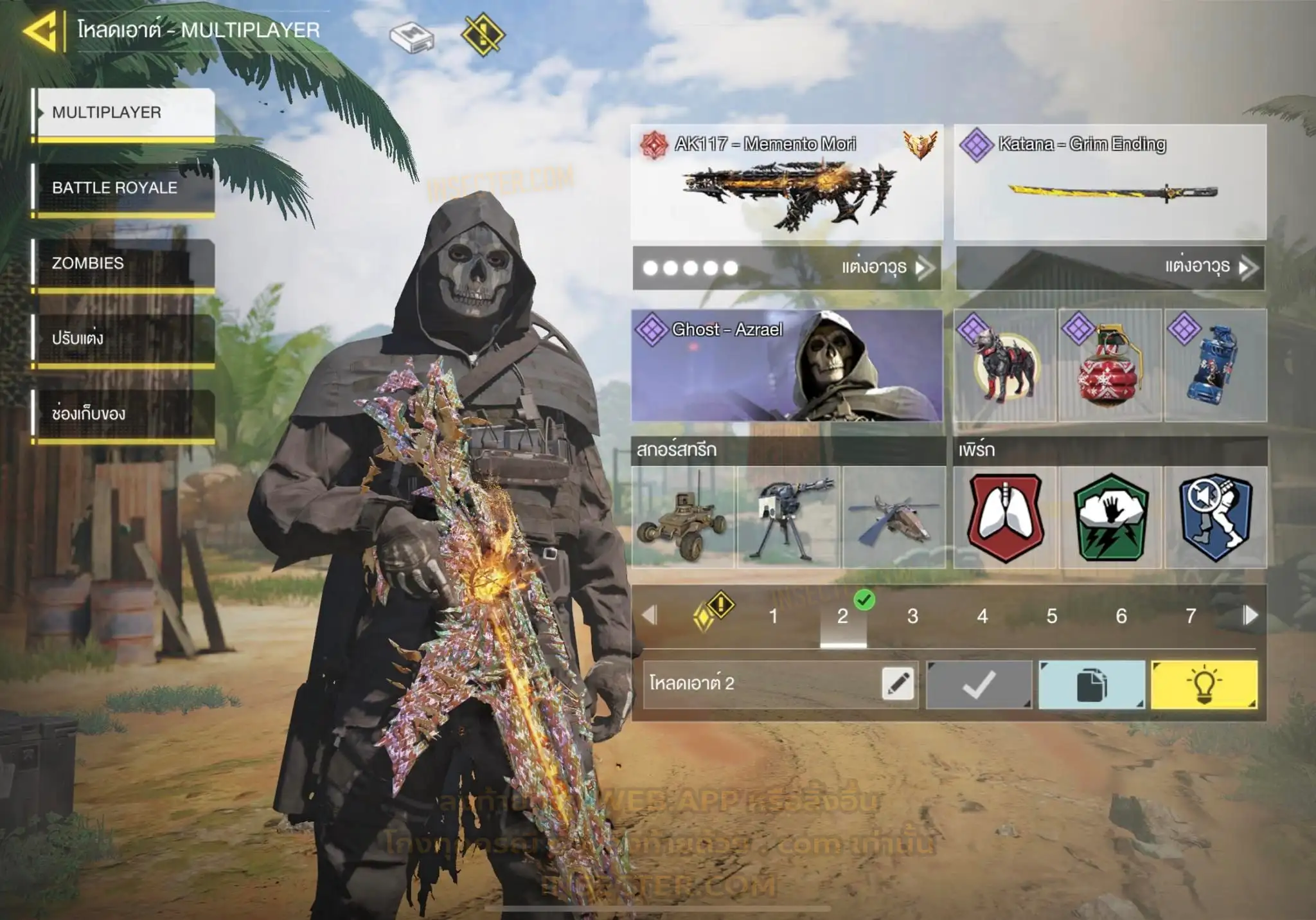Select the K9 dog operator skill slot

[x=1005, y=366]
